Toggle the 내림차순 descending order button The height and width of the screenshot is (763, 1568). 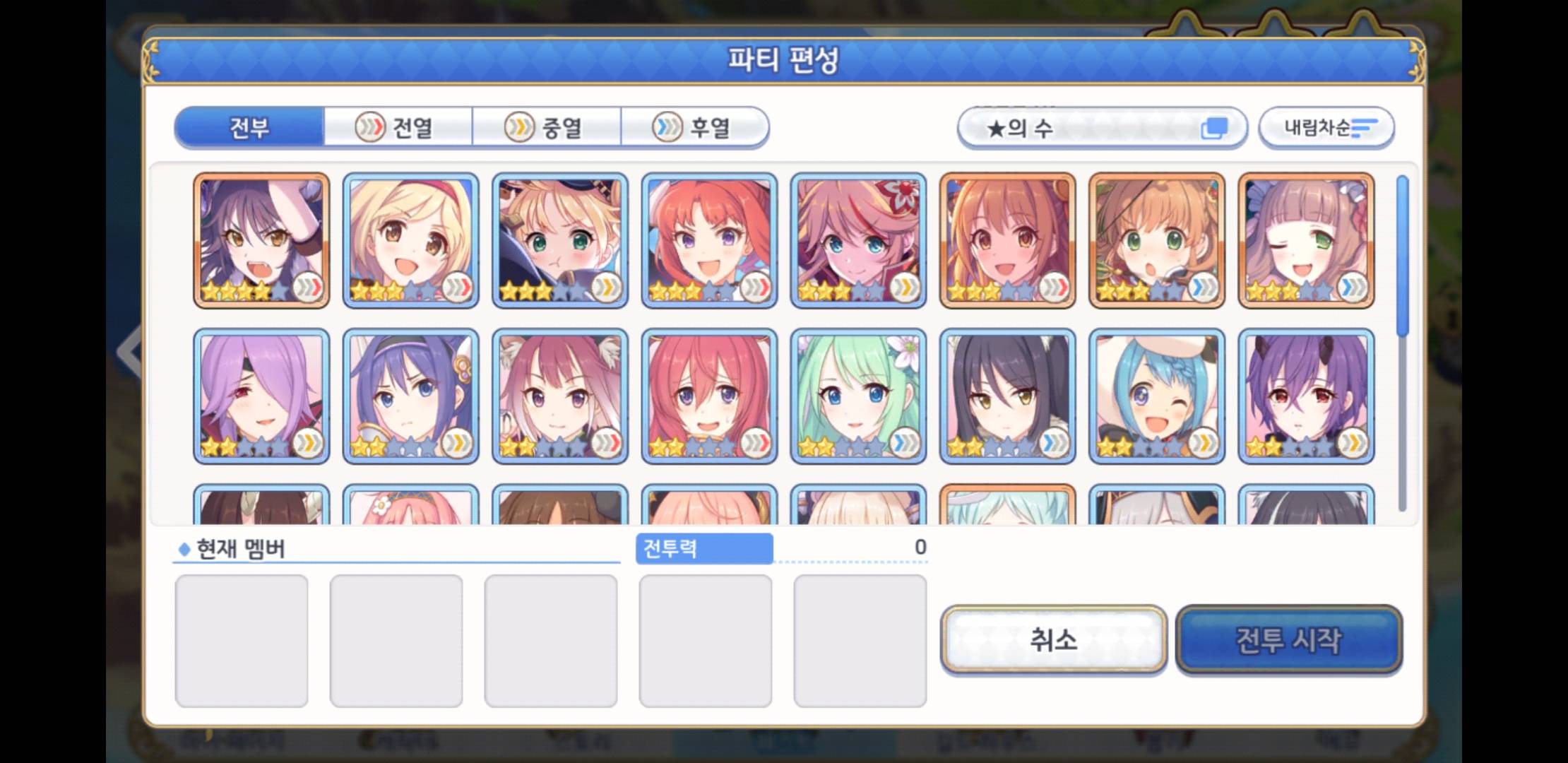(x=1326, y=128)
